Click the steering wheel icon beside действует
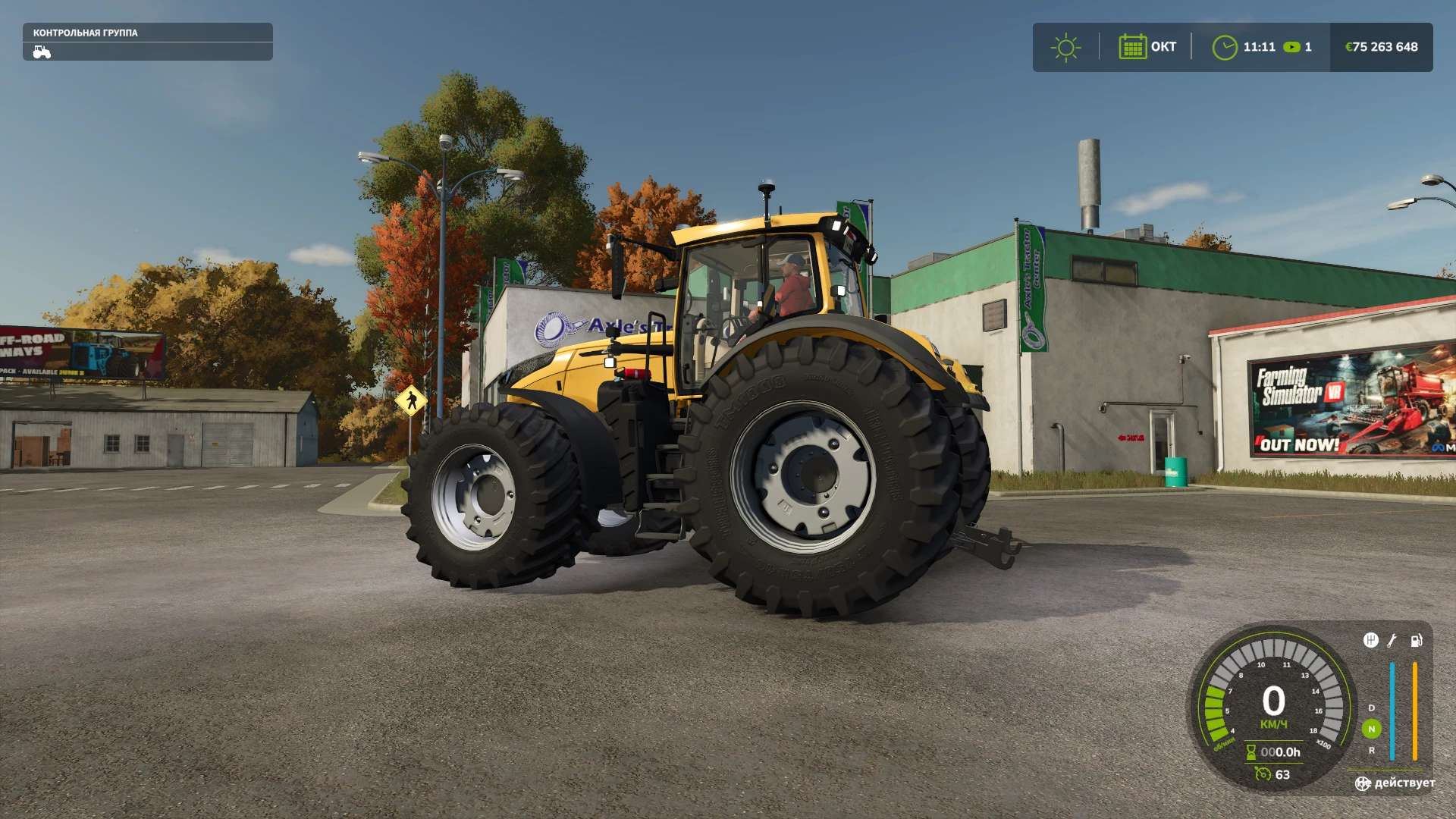Viewport: 1456px width, 819px height. (x=1363, y=783)
